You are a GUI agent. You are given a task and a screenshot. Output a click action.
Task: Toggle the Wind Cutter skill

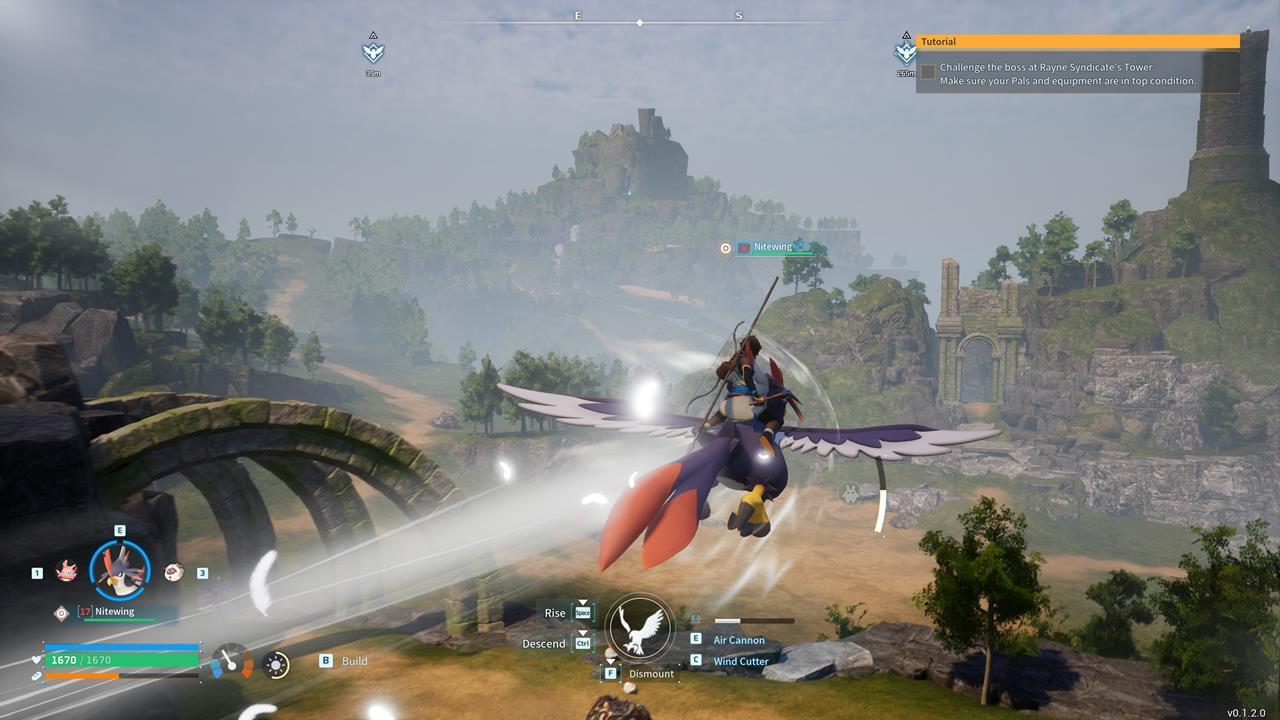tap(740, 661)
